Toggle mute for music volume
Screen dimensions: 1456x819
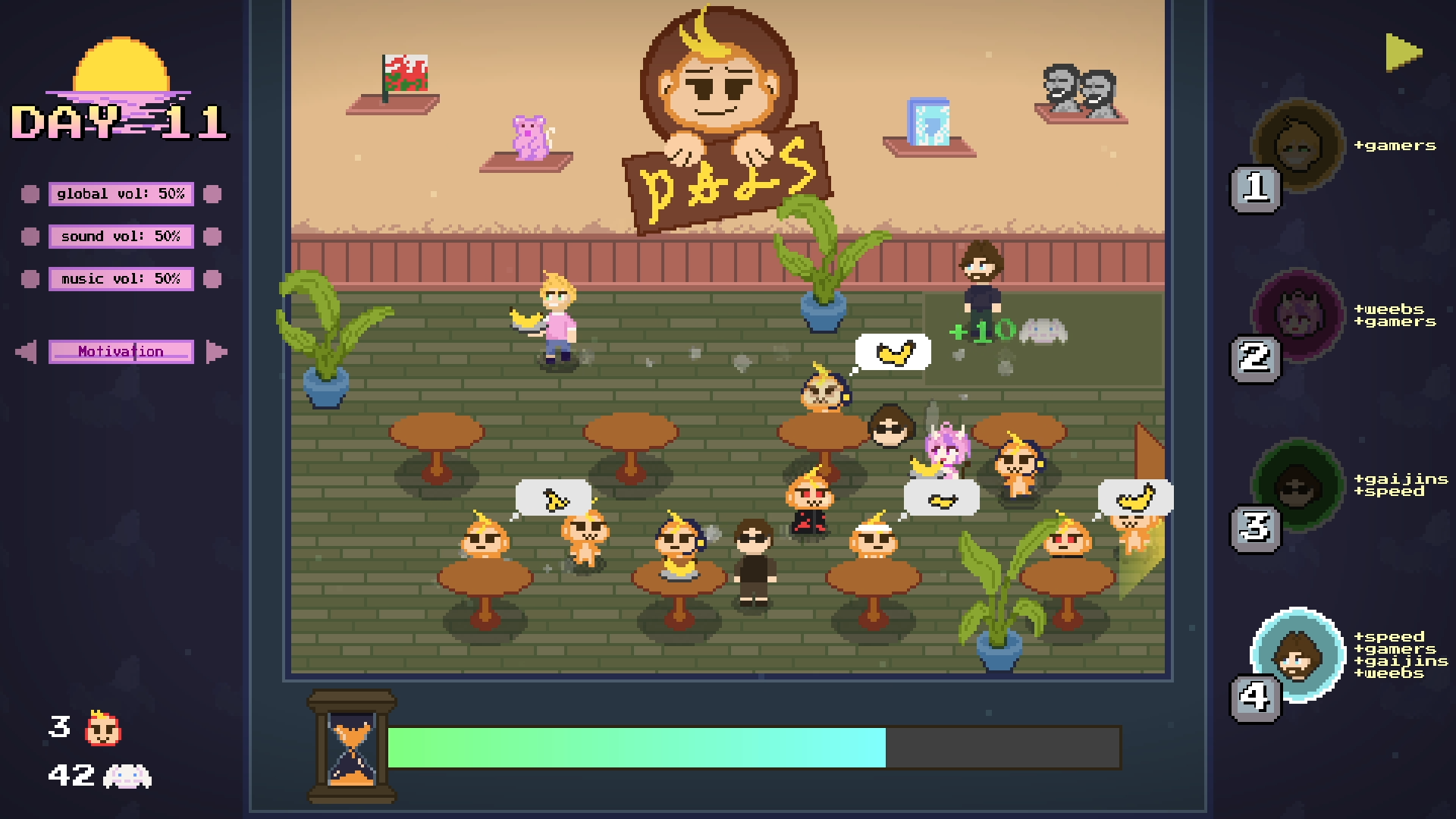[x=30, y=278]
